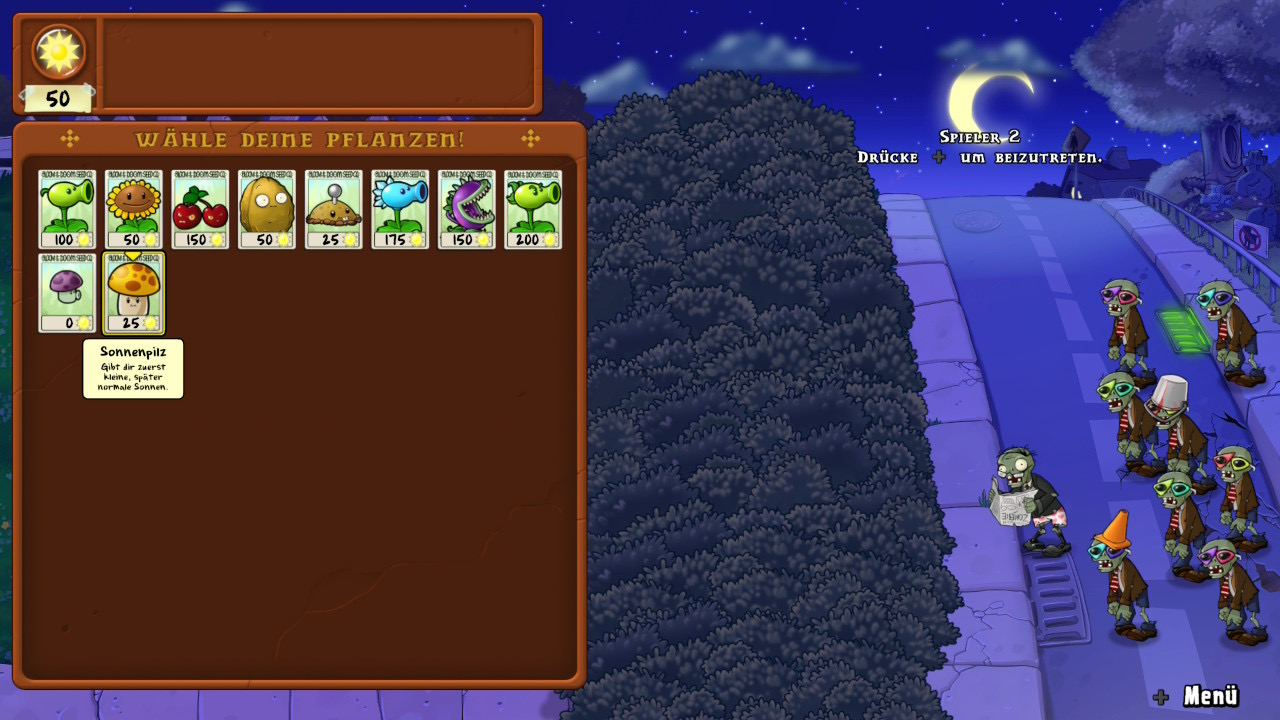Select the Sonnenpilz seed card
Image resolution: width=1280 pixels, height=720 pixels.
pos(134,292)
